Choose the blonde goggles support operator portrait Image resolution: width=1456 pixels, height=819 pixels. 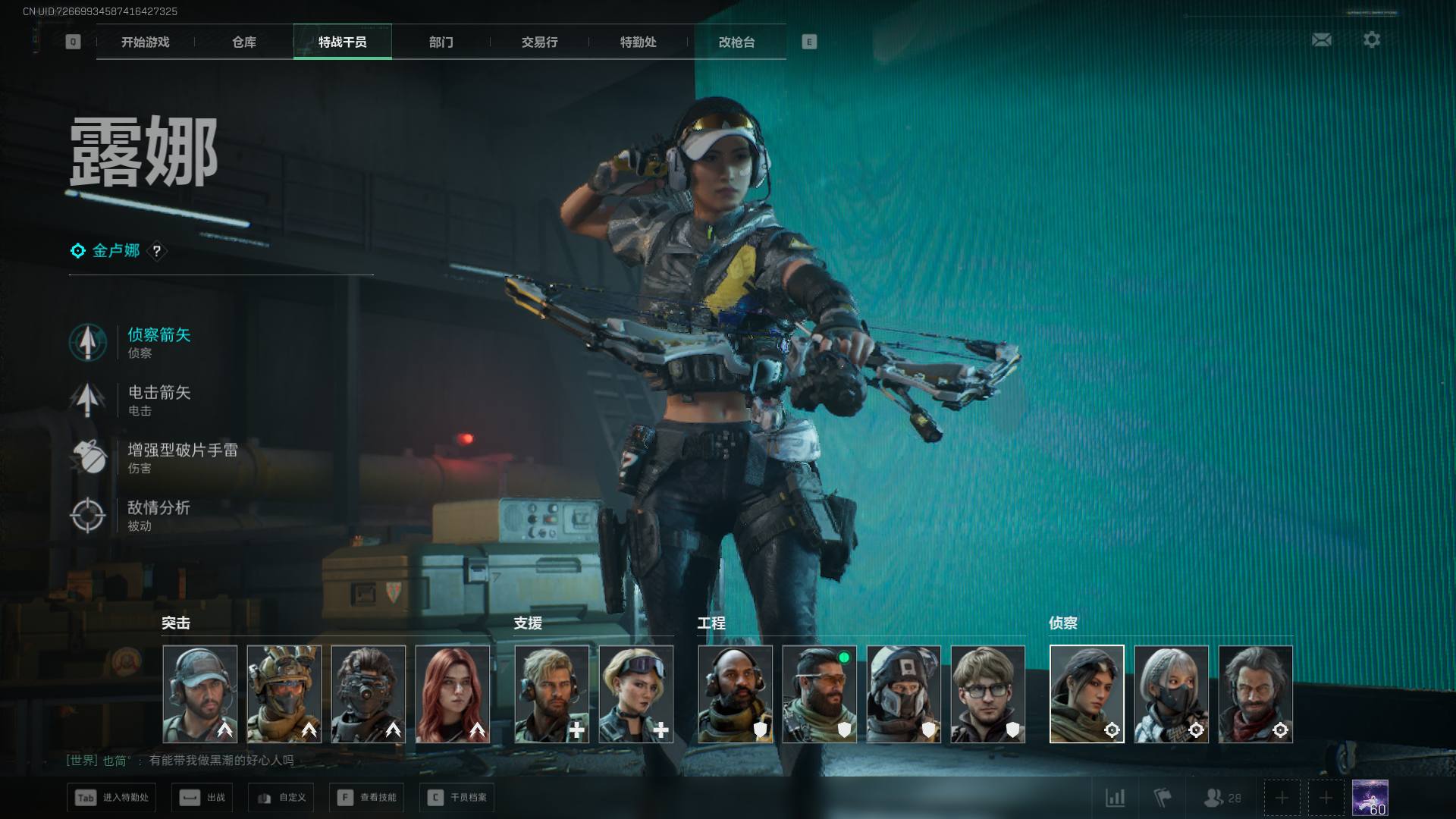click(x=636, y=694)
